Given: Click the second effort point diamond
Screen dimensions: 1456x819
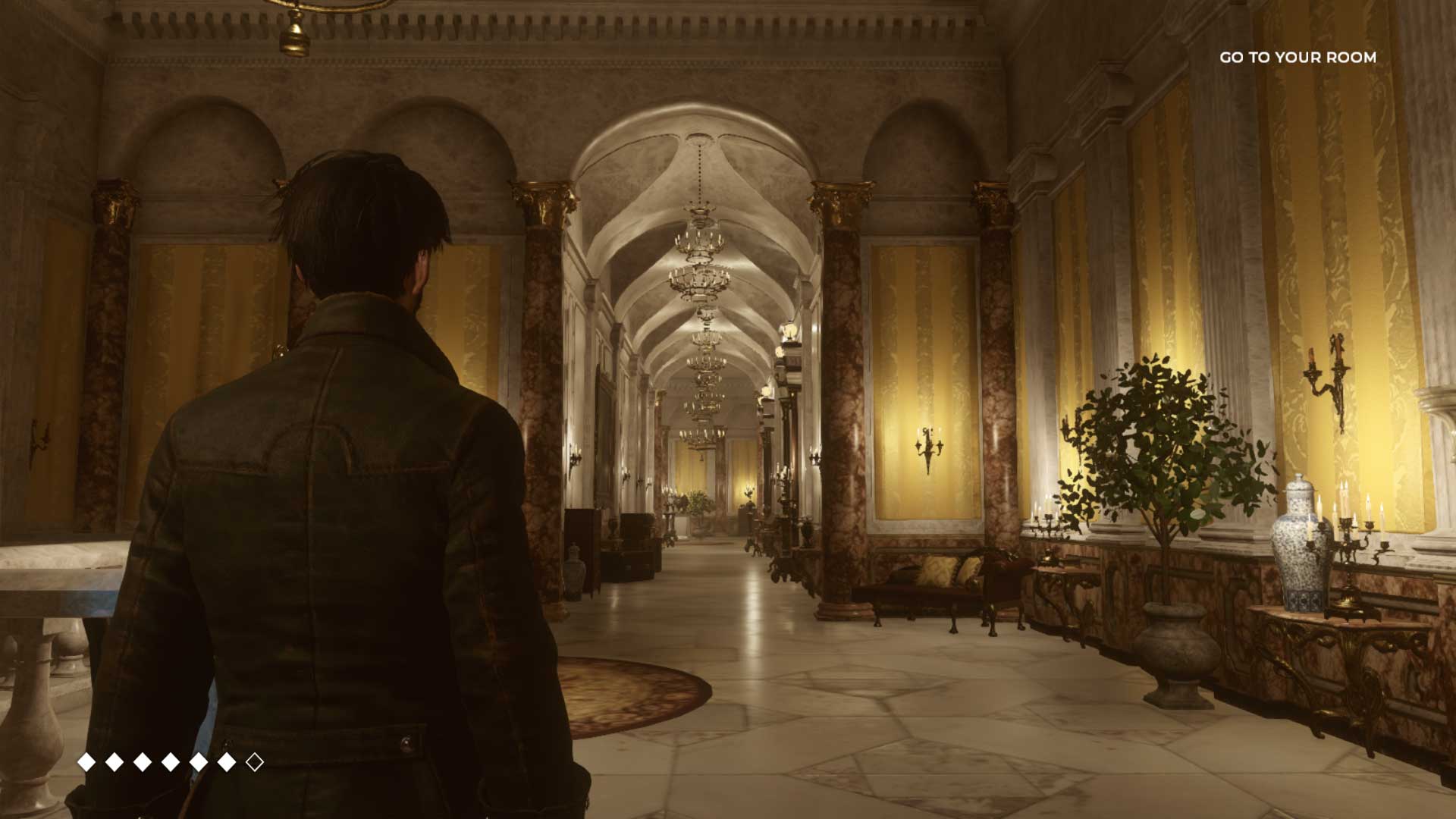Looking at the screenshot, I should [x=114, y=761].
